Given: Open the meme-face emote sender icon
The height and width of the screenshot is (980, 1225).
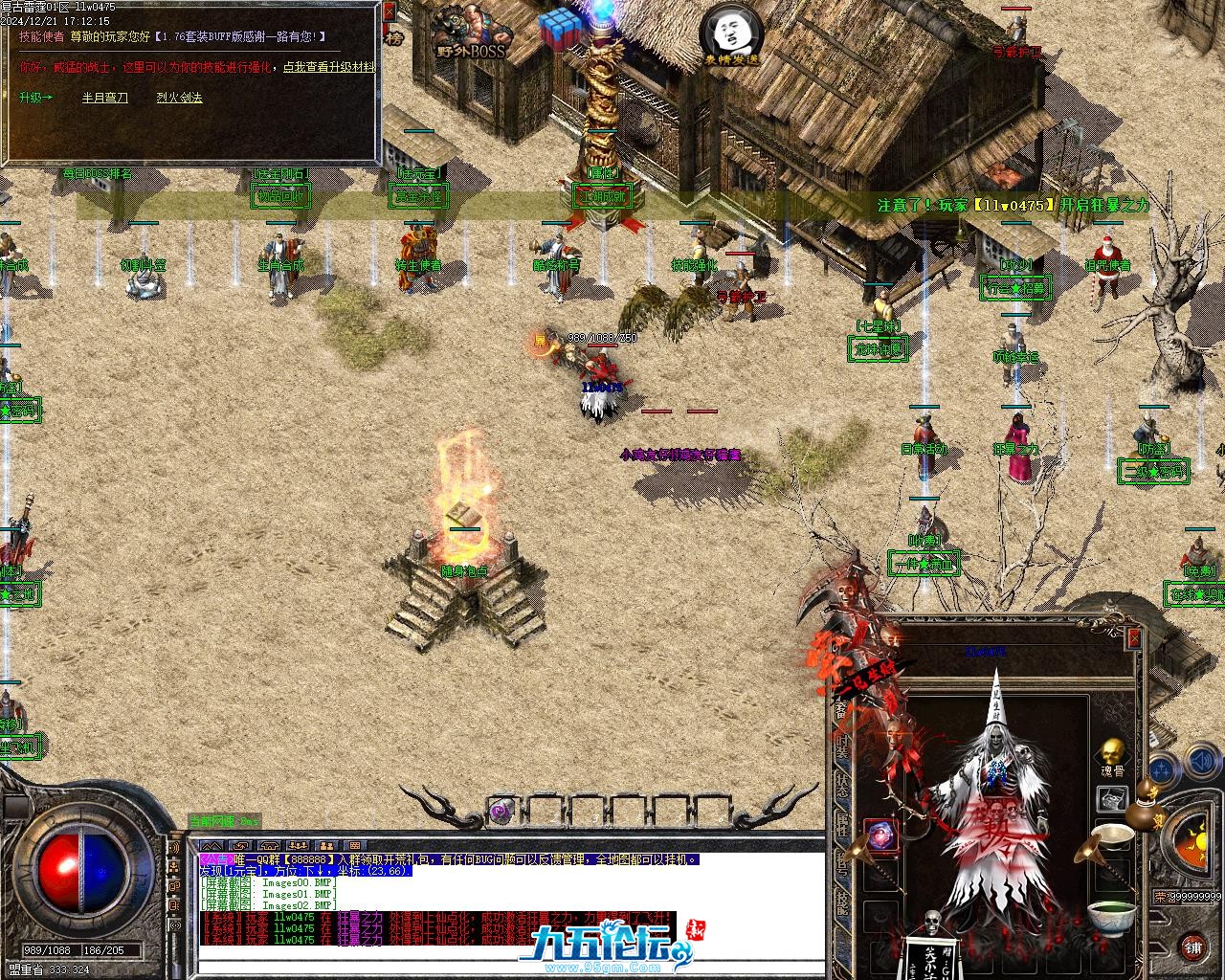Looking at the screenshot, I should (x=731, y=33).
